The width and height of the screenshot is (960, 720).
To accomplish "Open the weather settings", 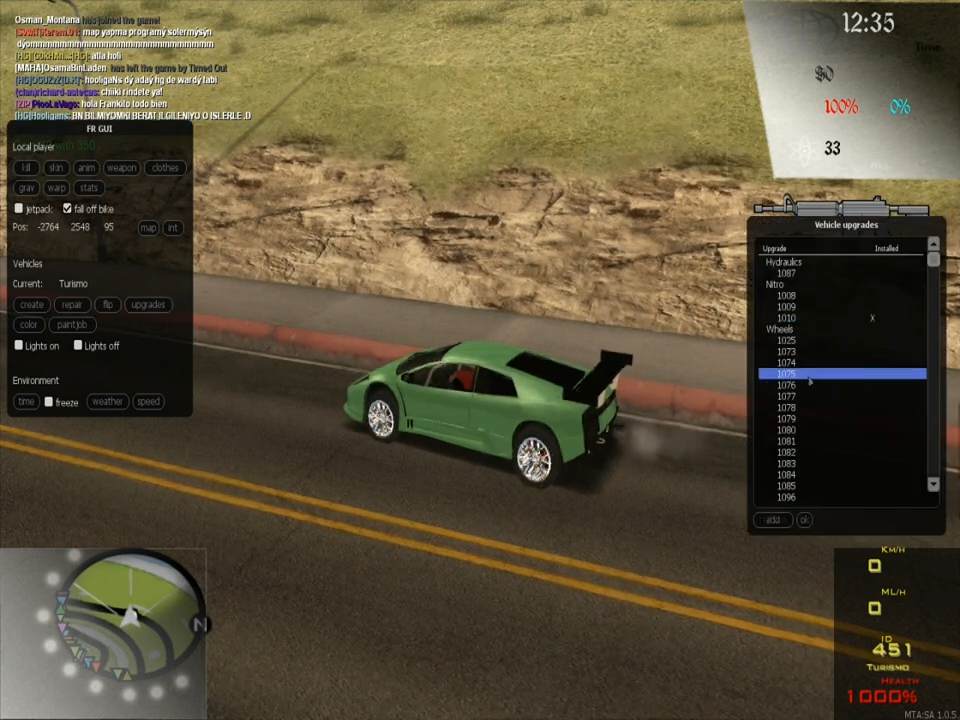I will (x=107, y=402).
